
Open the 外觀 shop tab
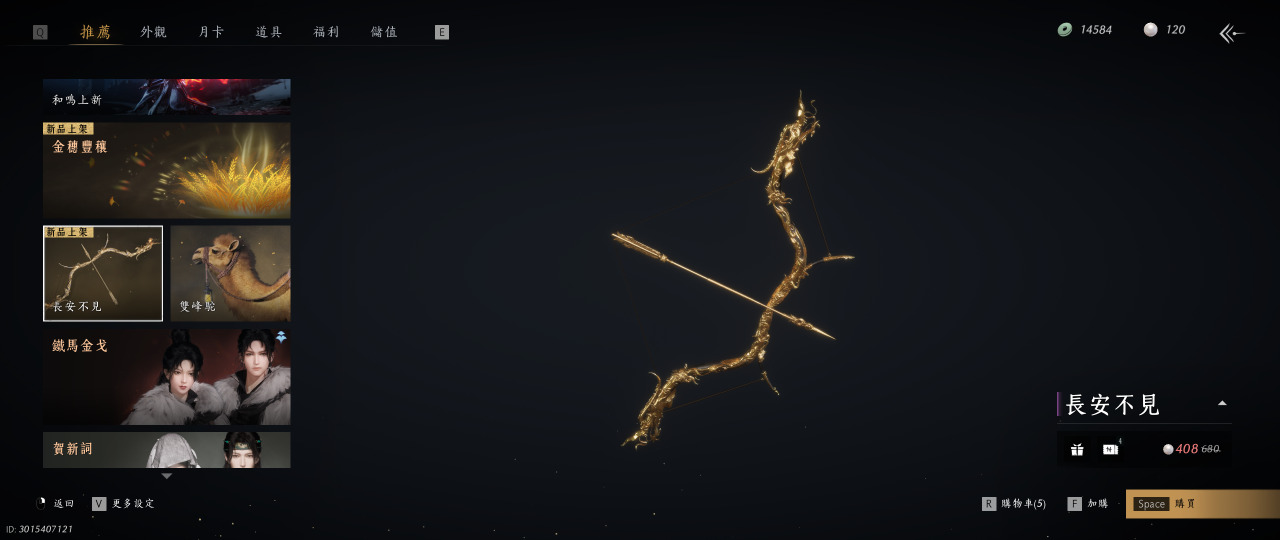point(153,32)
